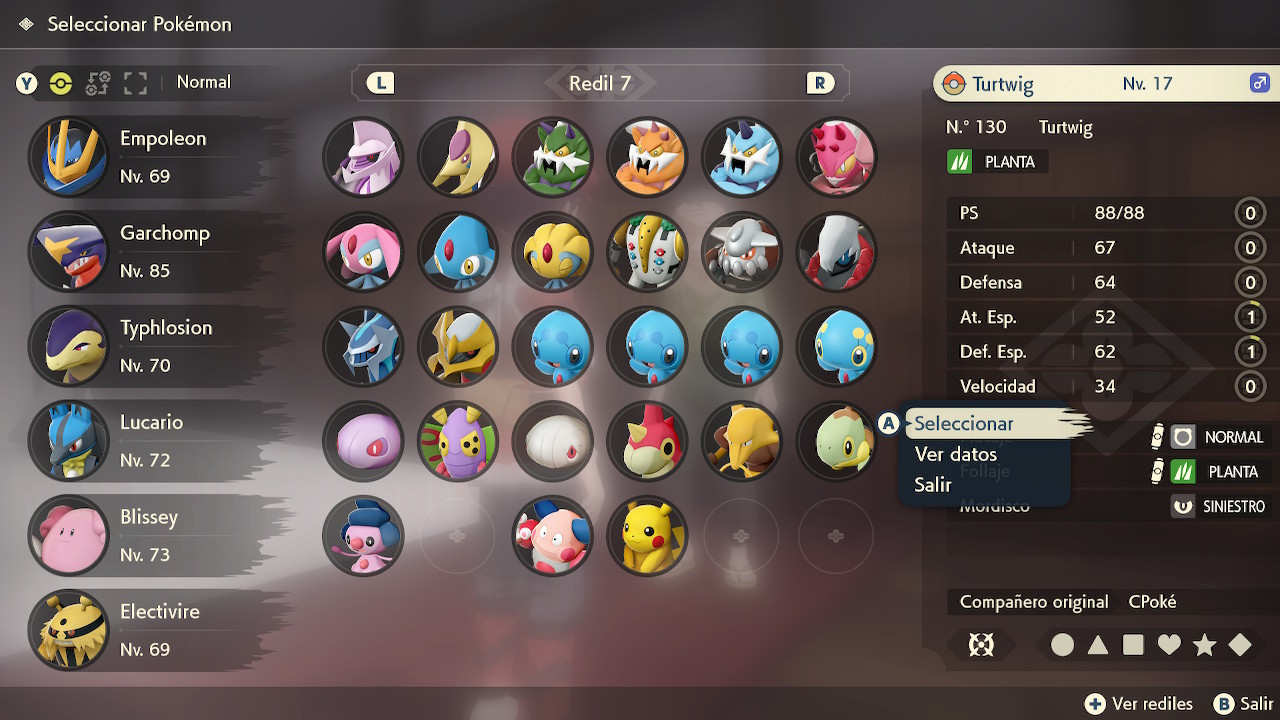Select Salir in the context menu
This screenshot has width=1280, height=720.
coord(933,485)
